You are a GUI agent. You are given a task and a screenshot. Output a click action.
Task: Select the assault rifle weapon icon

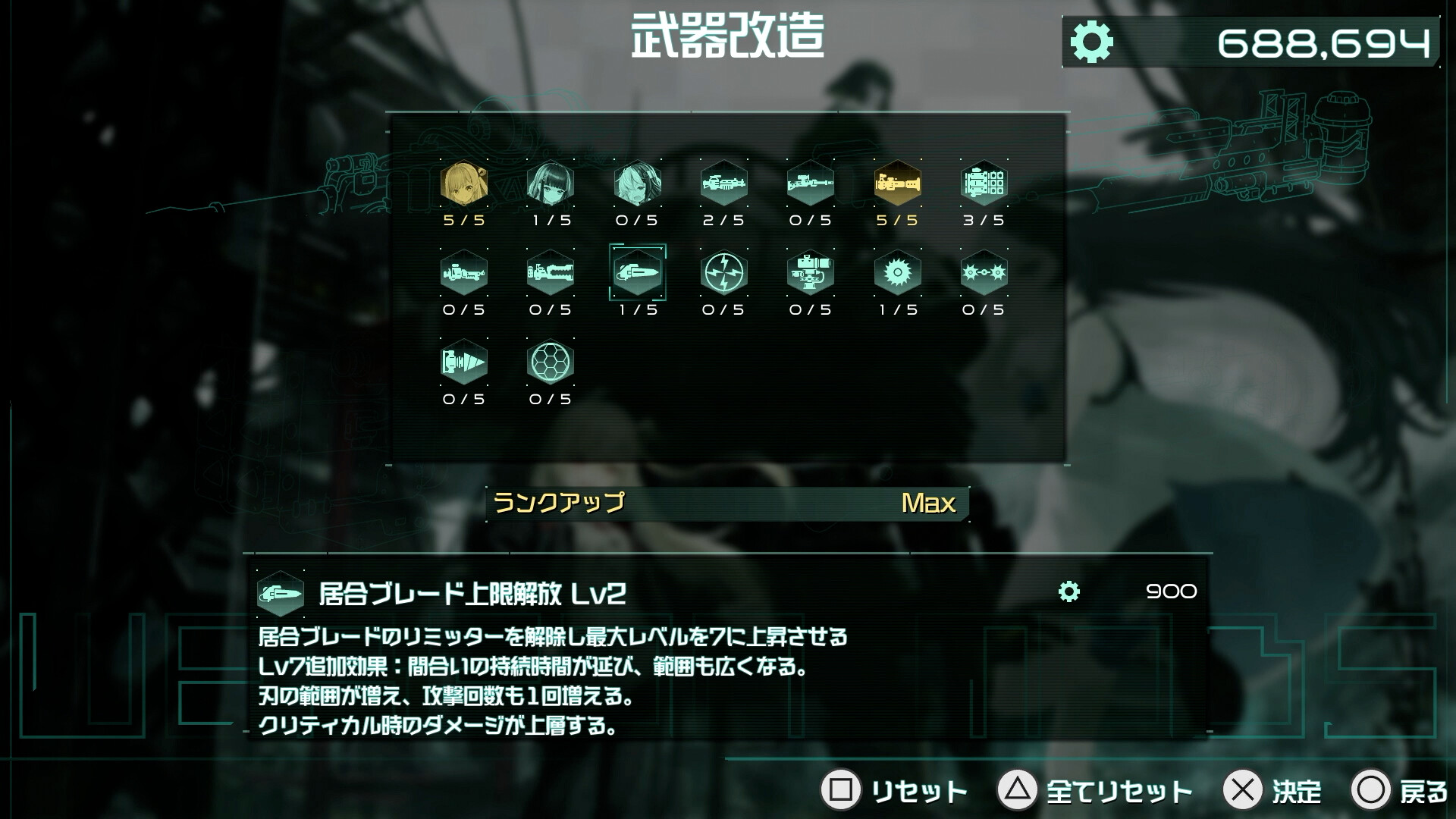(x=724, y=186)
